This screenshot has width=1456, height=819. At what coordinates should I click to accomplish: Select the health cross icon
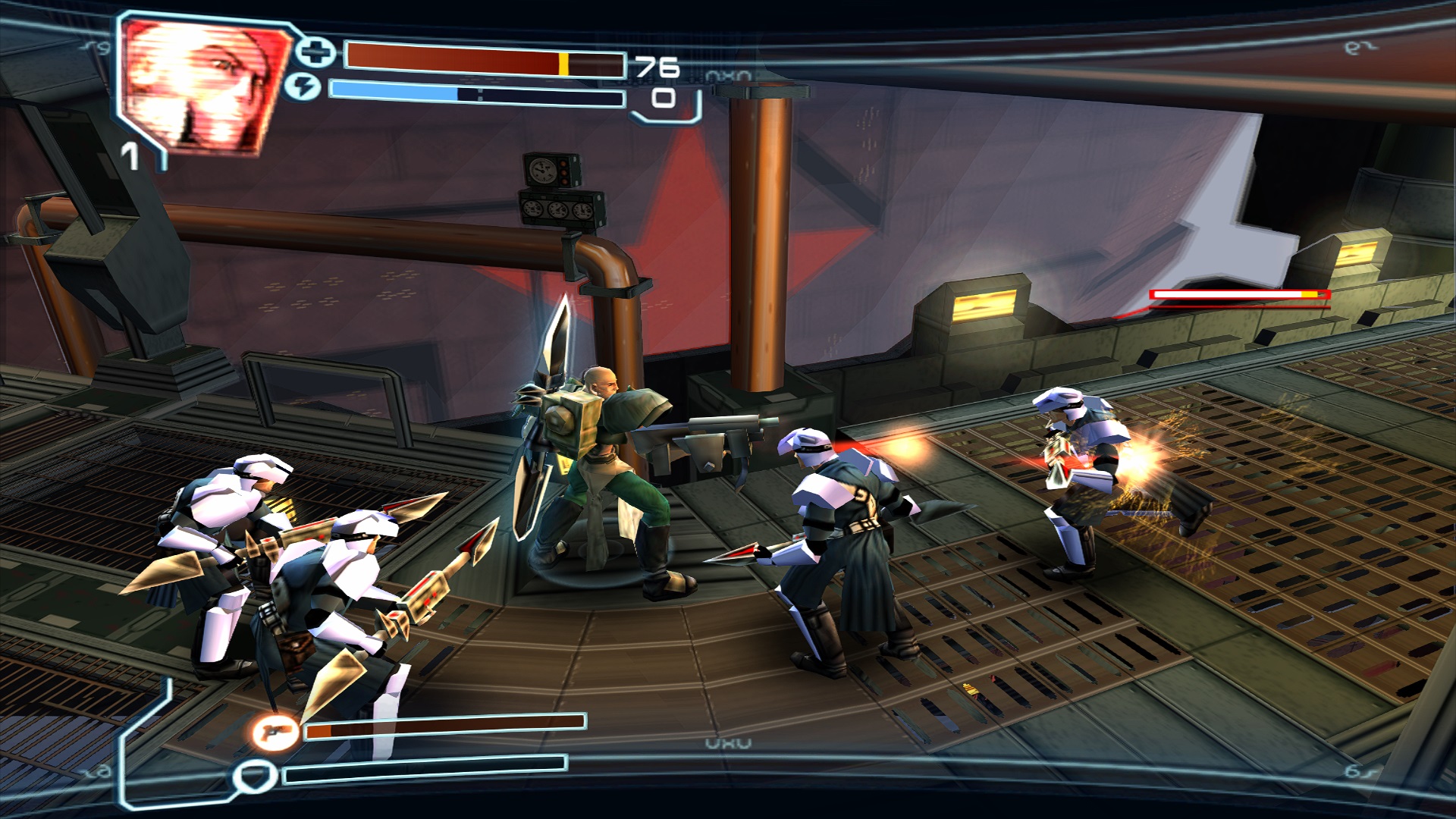point(315,52)
